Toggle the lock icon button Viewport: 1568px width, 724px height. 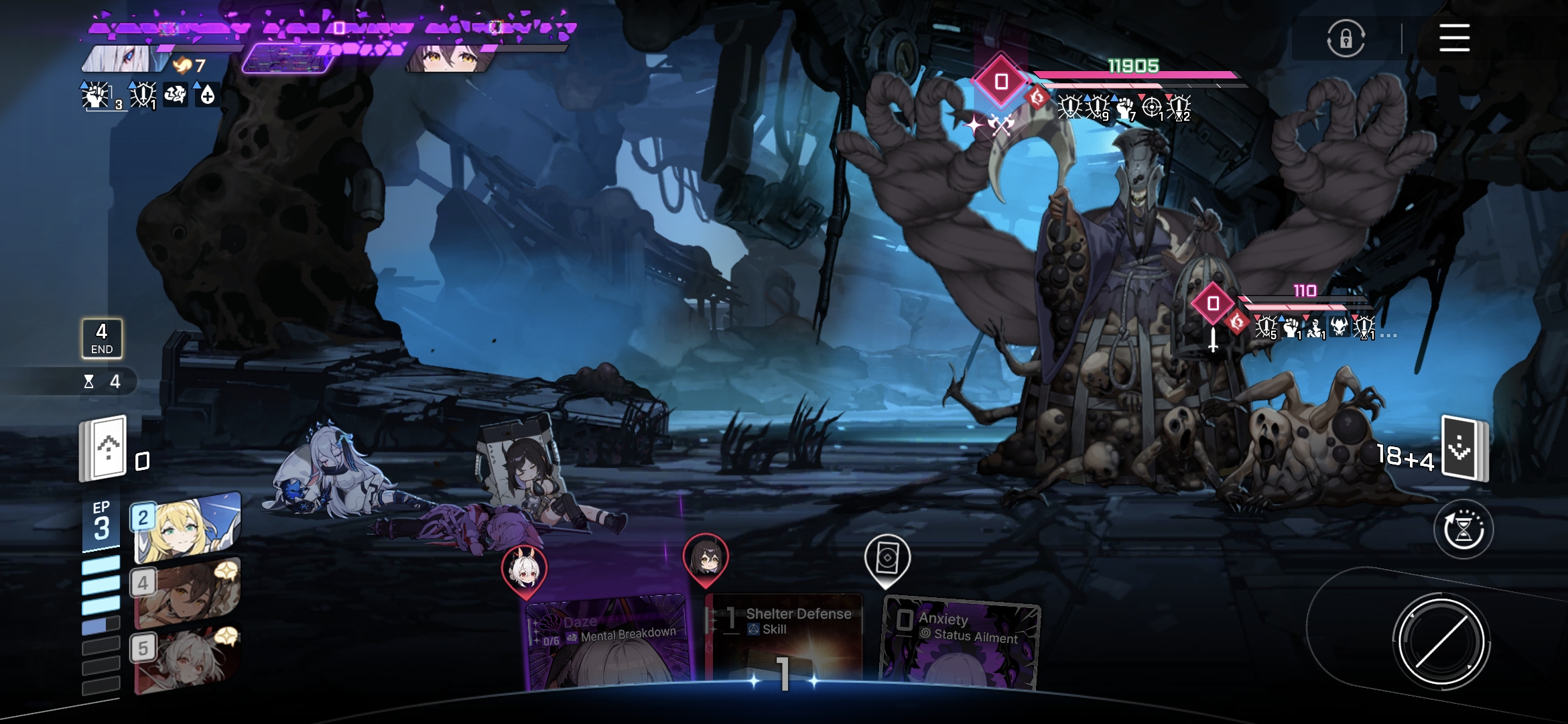pyautogui.click(x=1346, y=39)
